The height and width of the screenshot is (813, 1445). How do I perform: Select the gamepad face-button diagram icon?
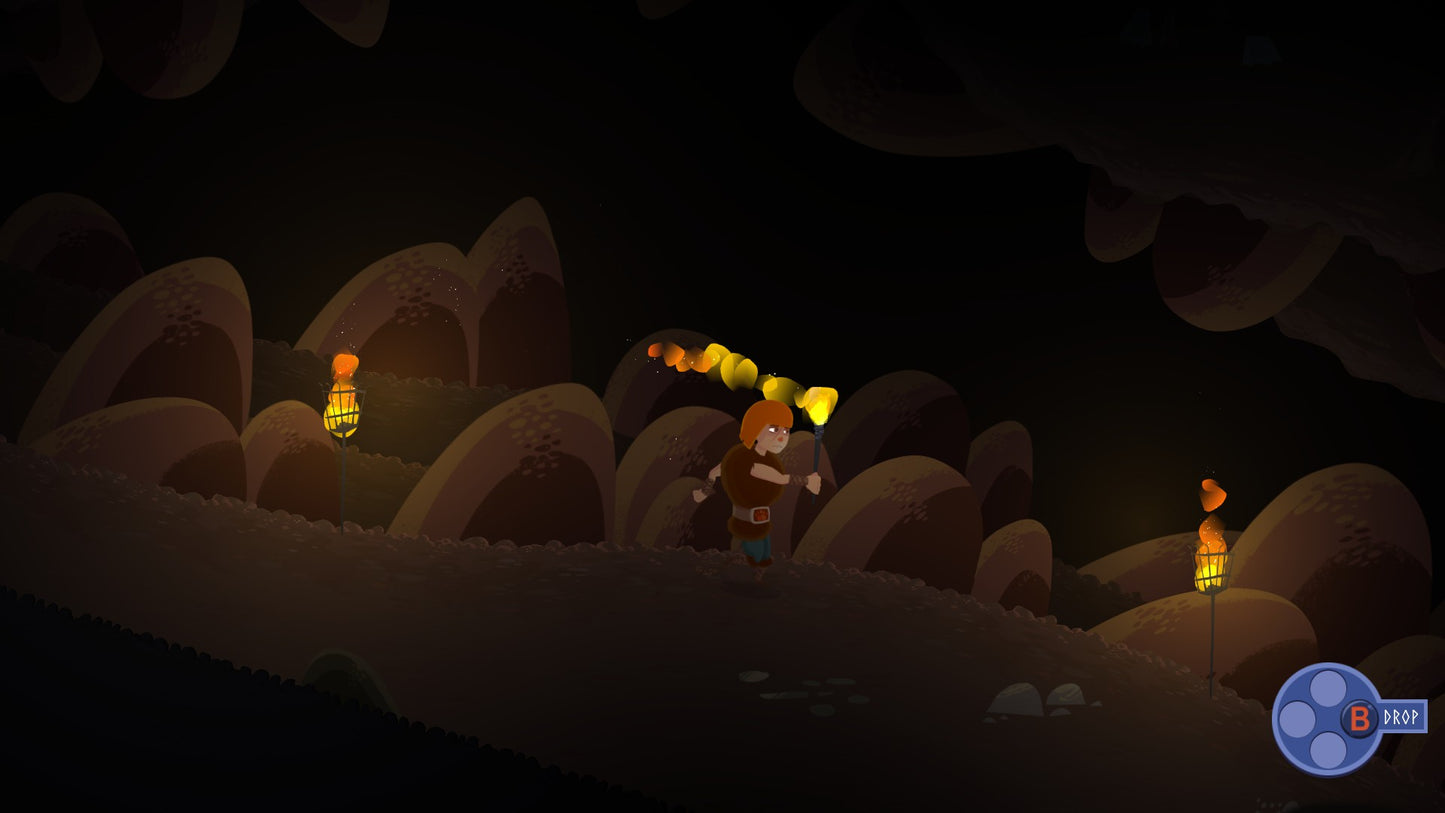pyautogui.click(x=1330, y=718)
